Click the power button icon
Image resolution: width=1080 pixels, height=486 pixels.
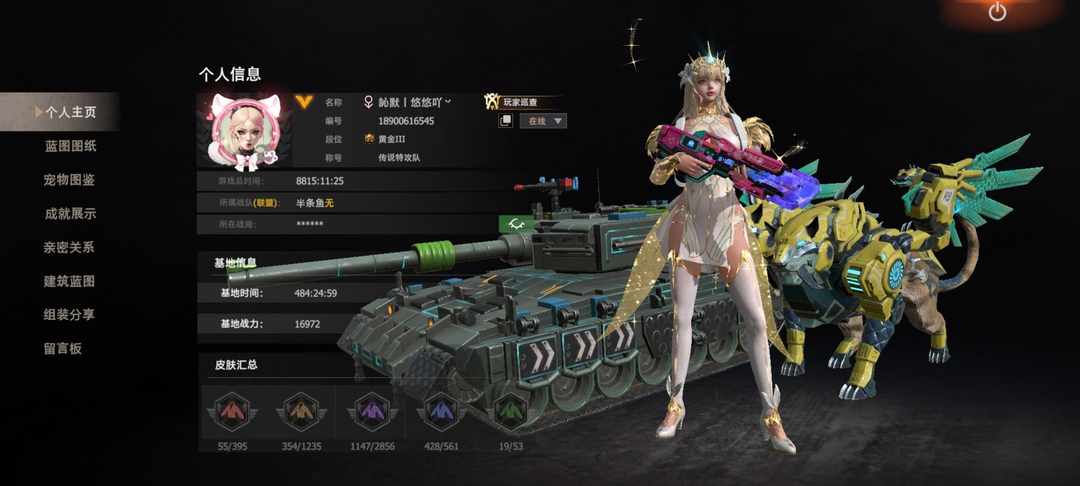(x=997, y=12)
